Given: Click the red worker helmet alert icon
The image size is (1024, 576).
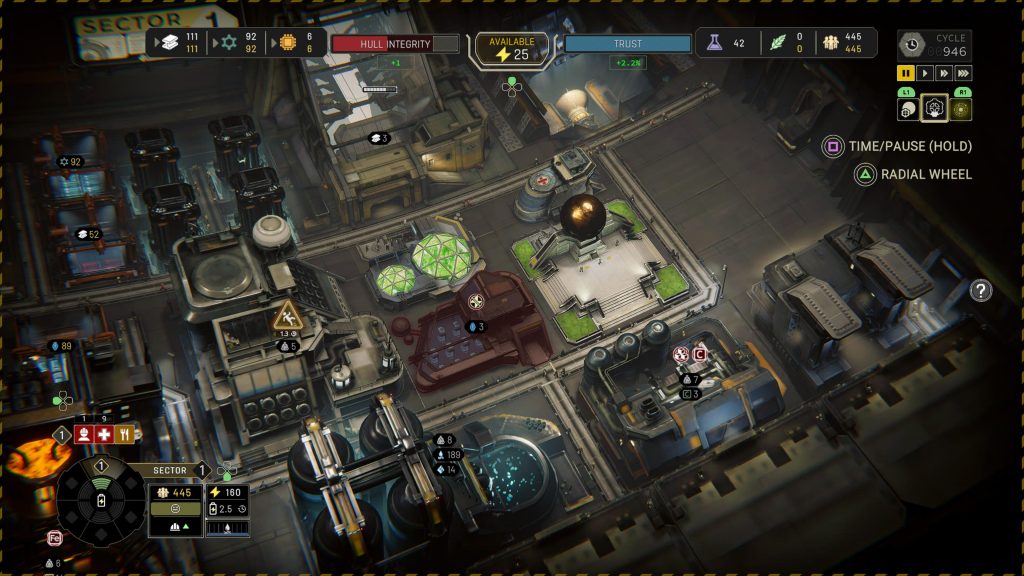Looking at the screenshot, I should click(84, 434).
